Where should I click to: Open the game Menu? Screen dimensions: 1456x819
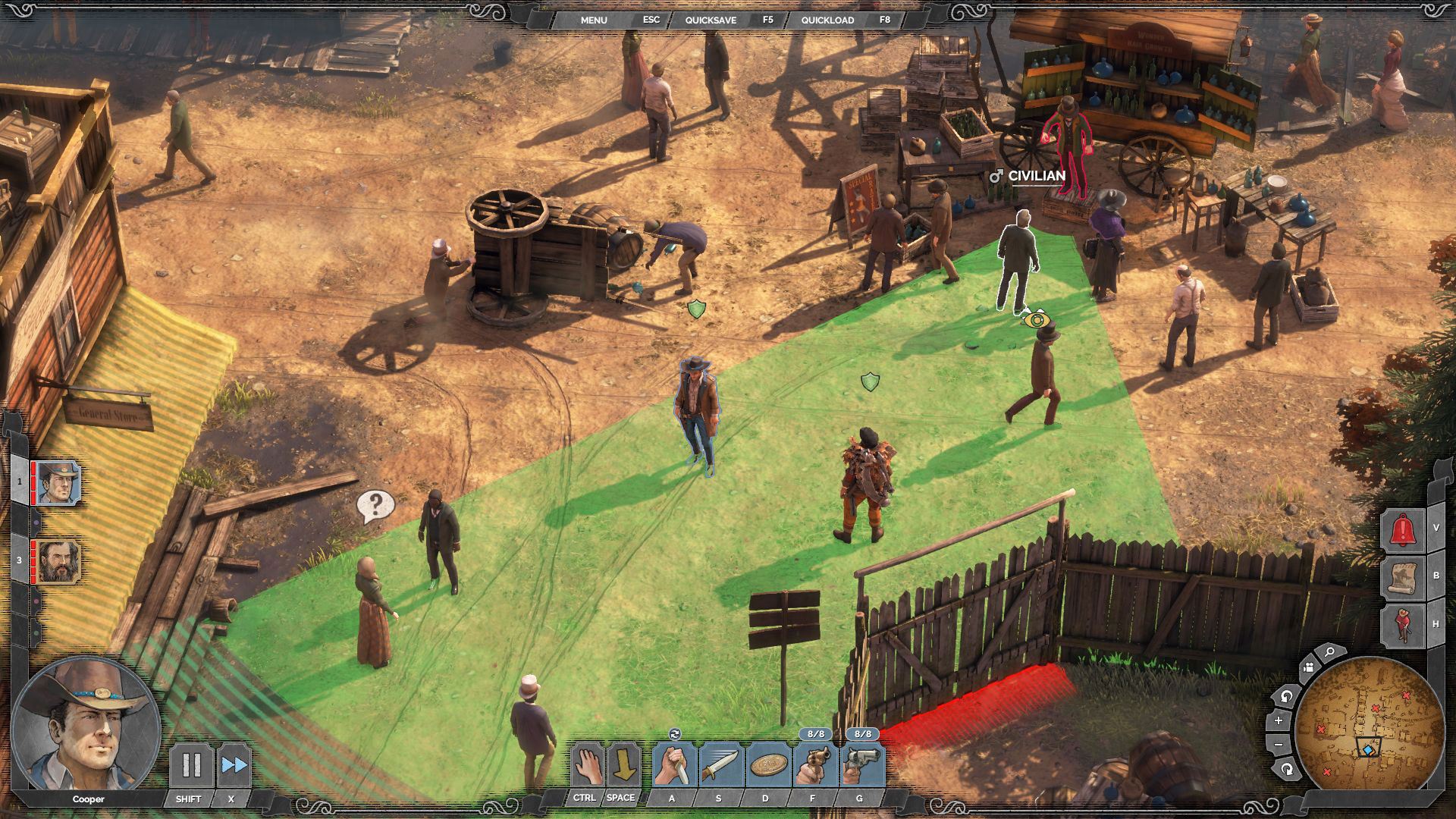[594, 20]
